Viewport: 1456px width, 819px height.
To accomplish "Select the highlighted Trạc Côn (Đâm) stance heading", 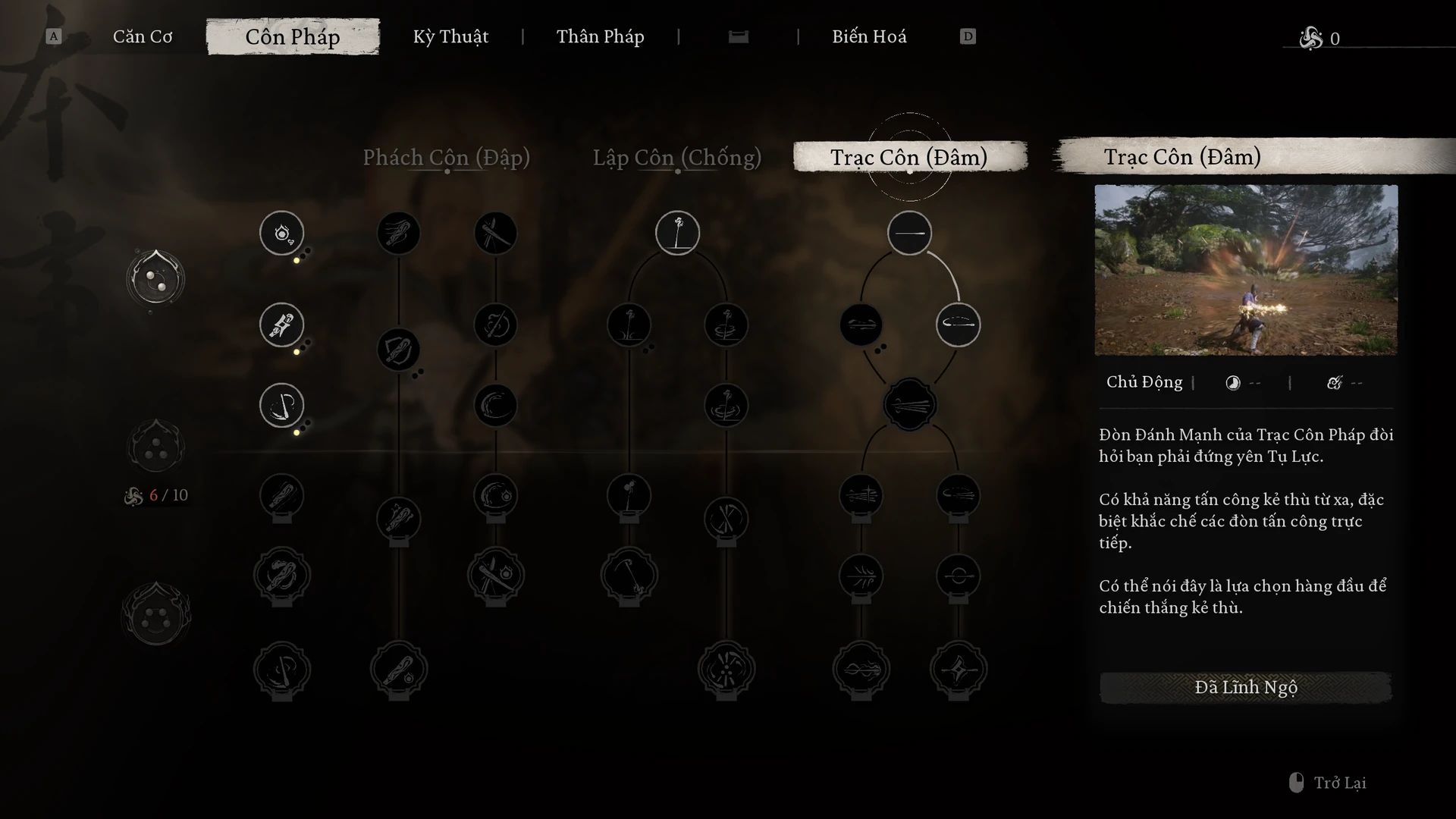I will 908,157.
